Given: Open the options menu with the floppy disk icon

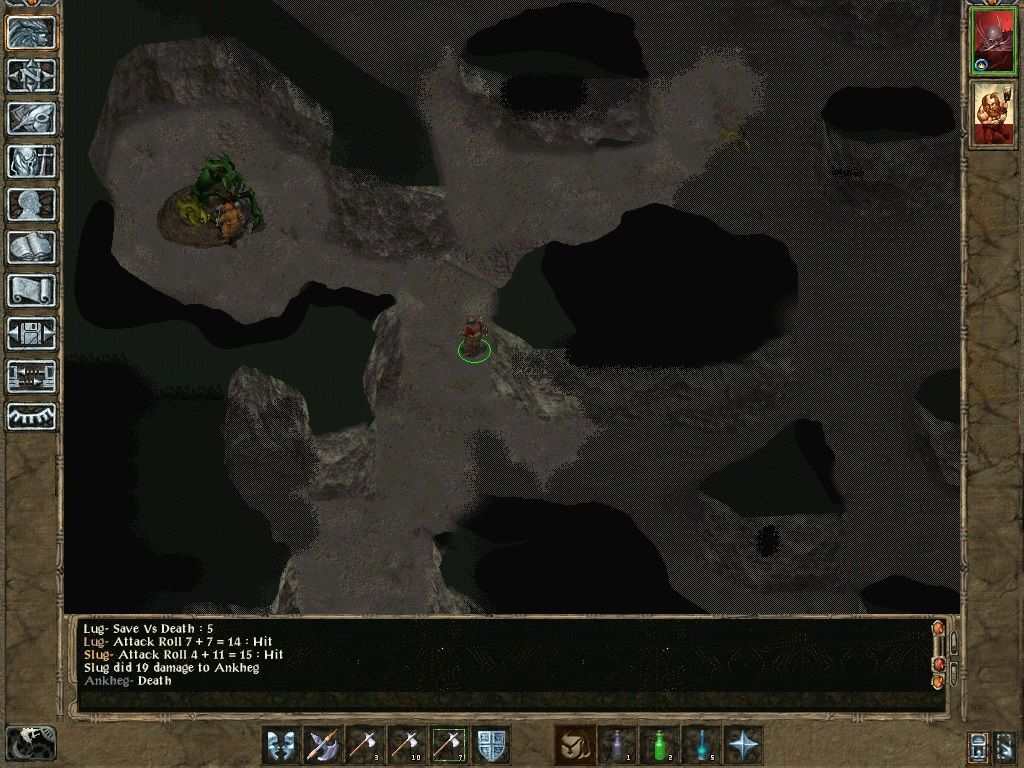Looking at the screenshot, I should point(32,333).
